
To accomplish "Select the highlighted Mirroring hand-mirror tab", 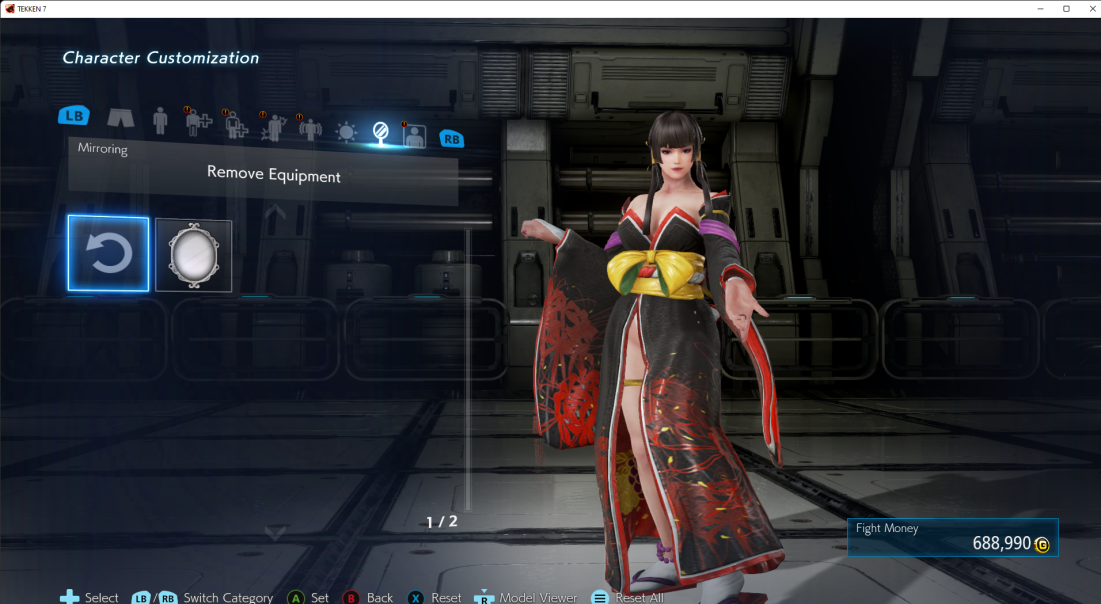I will (380, 131).
